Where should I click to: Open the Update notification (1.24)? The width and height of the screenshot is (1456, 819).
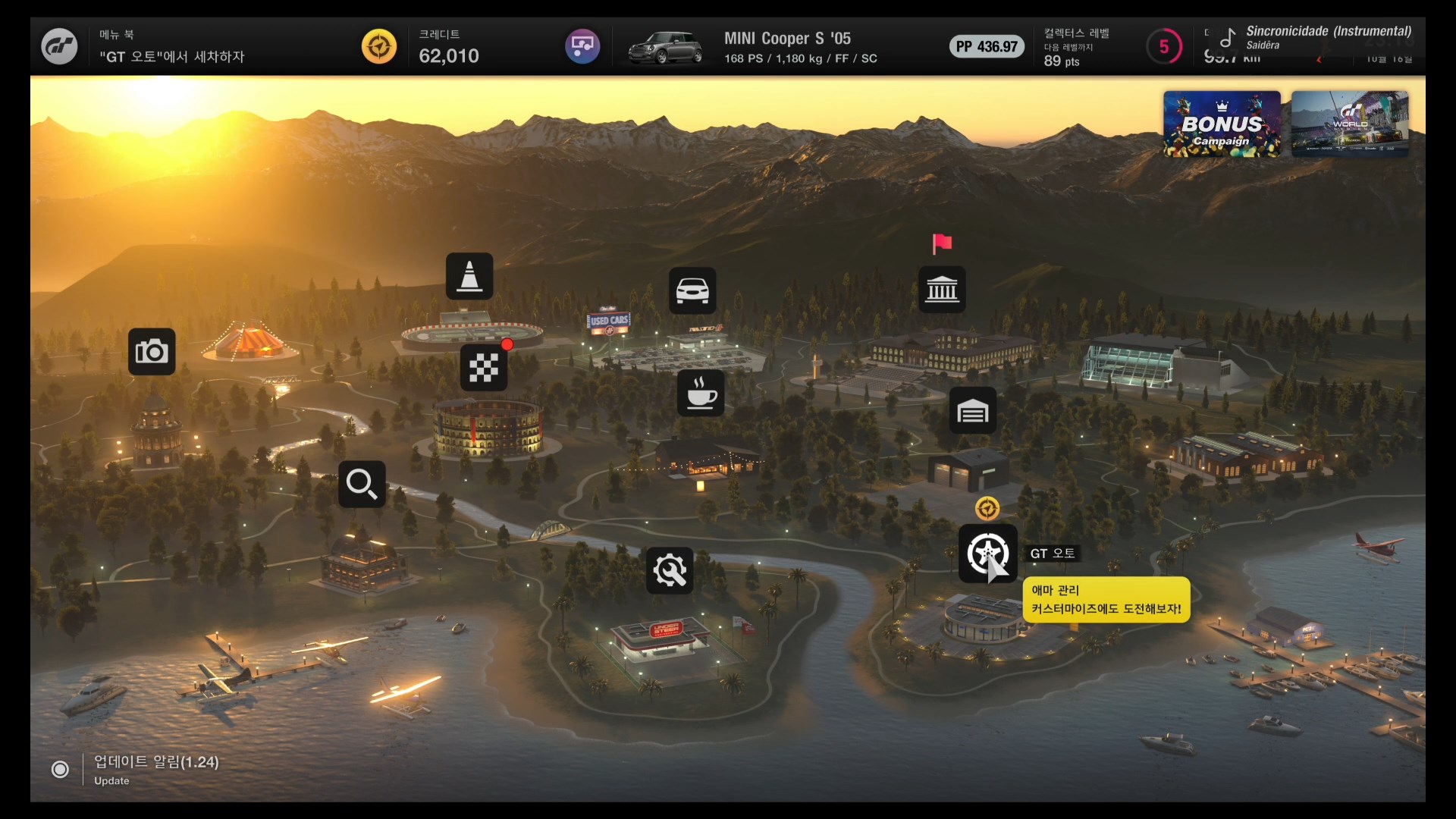[x=155, y=769]
